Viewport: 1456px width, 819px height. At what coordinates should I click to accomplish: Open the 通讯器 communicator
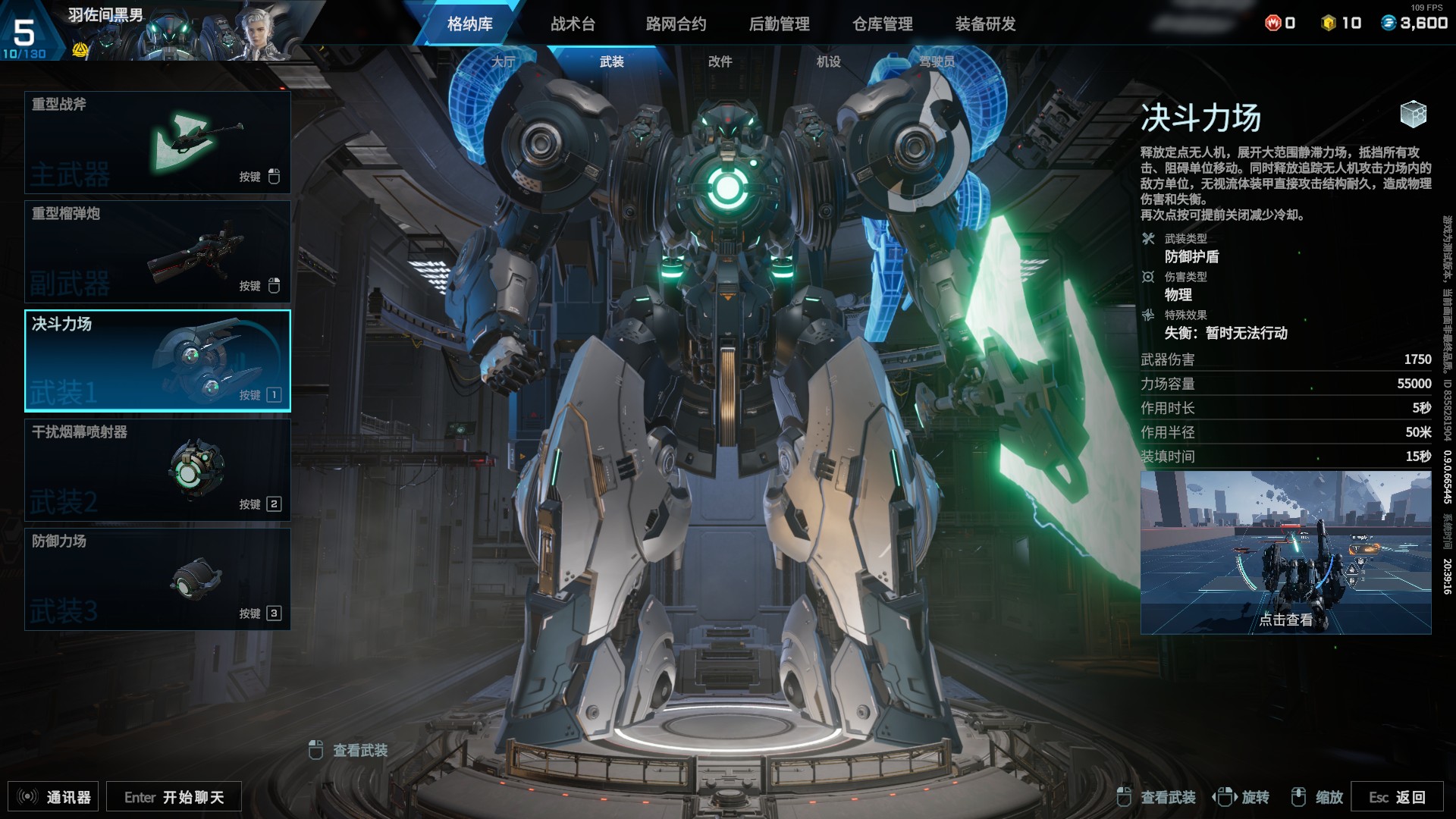[x=54, y=797]
